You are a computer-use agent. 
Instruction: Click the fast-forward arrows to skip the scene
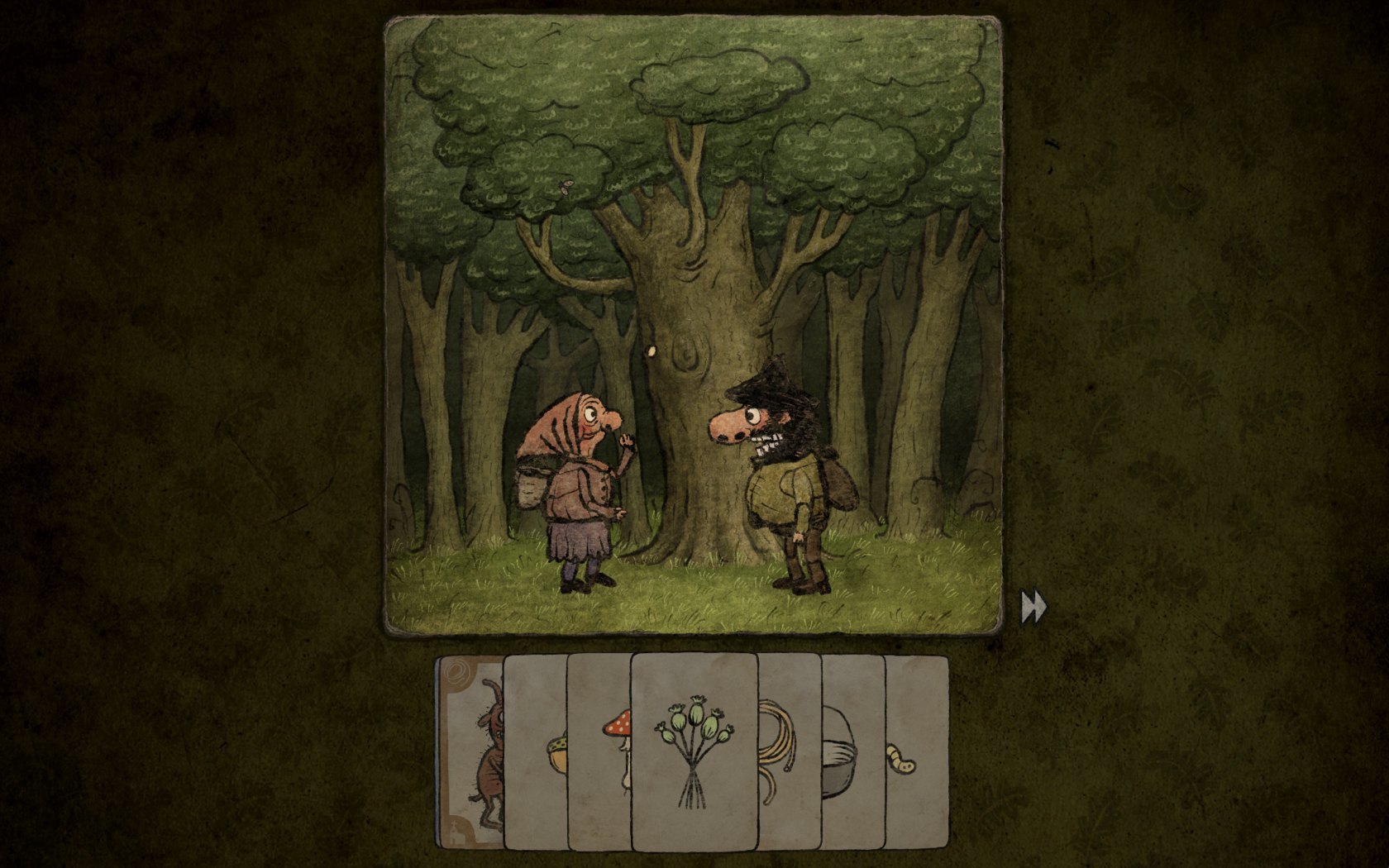1032,607
